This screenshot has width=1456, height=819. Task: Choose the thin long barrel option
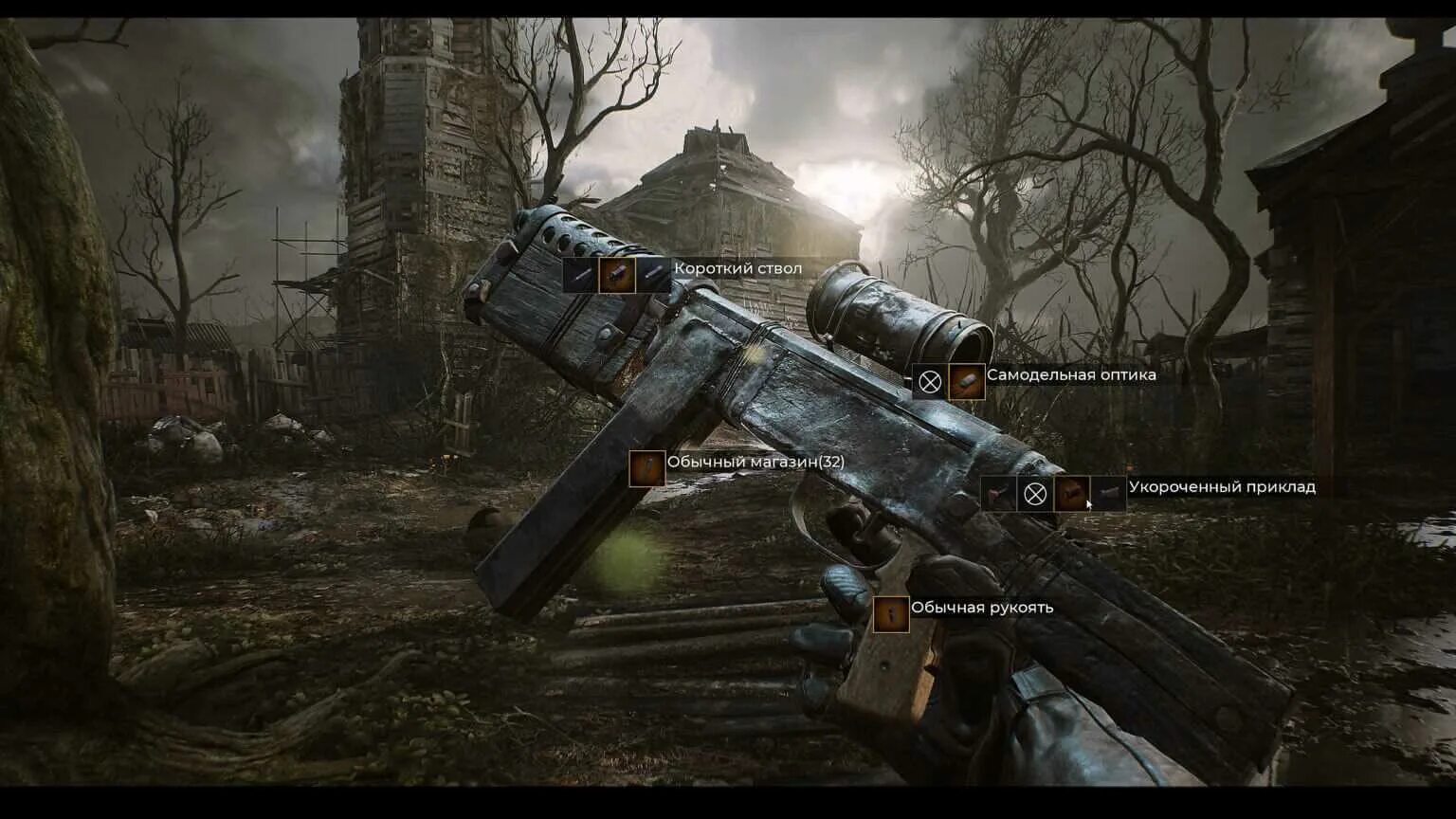pos(580,275)
